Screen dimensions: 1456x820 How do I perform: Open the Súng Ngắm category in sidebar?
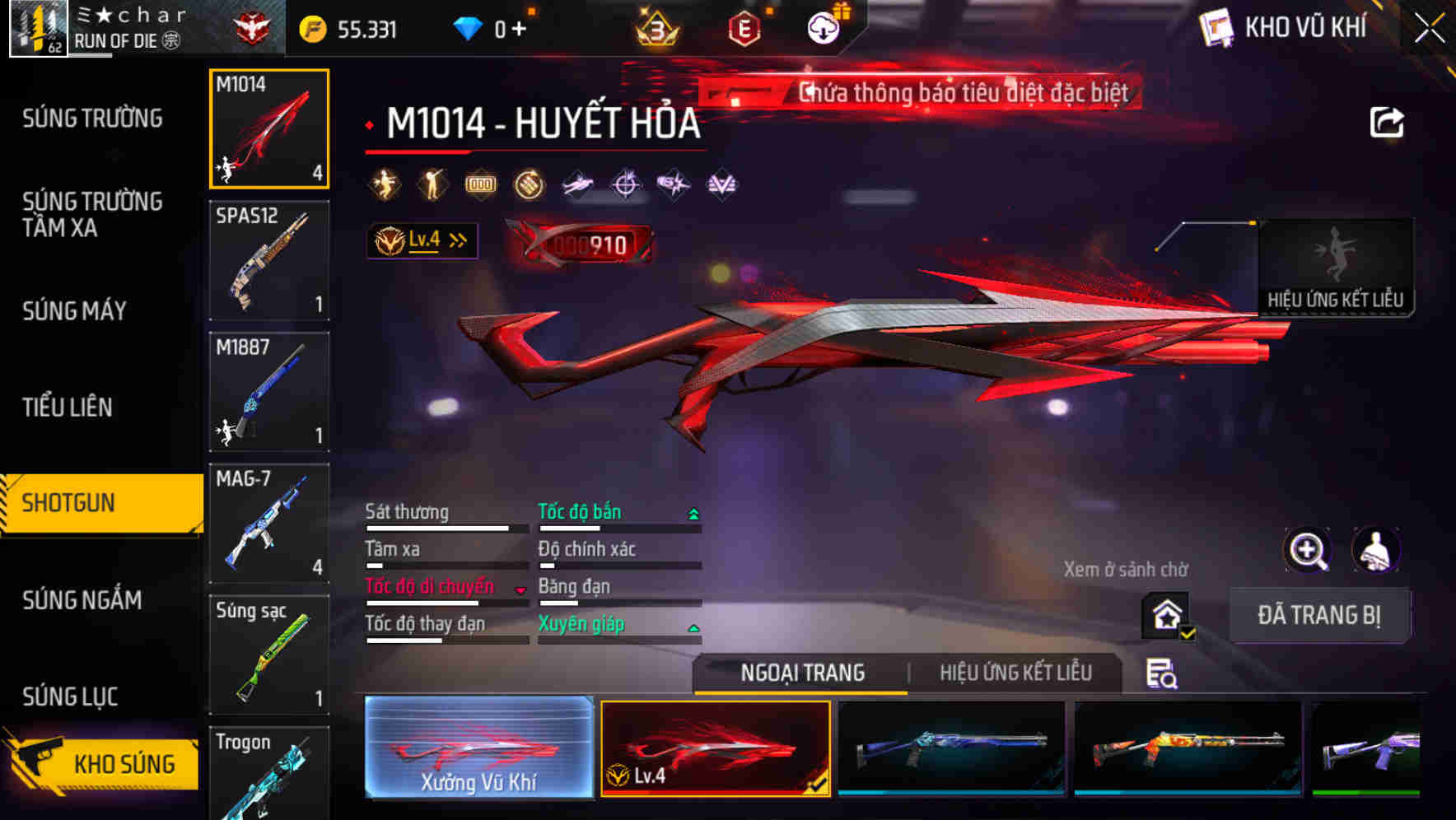pyautogui.click(x=81, y=600)
